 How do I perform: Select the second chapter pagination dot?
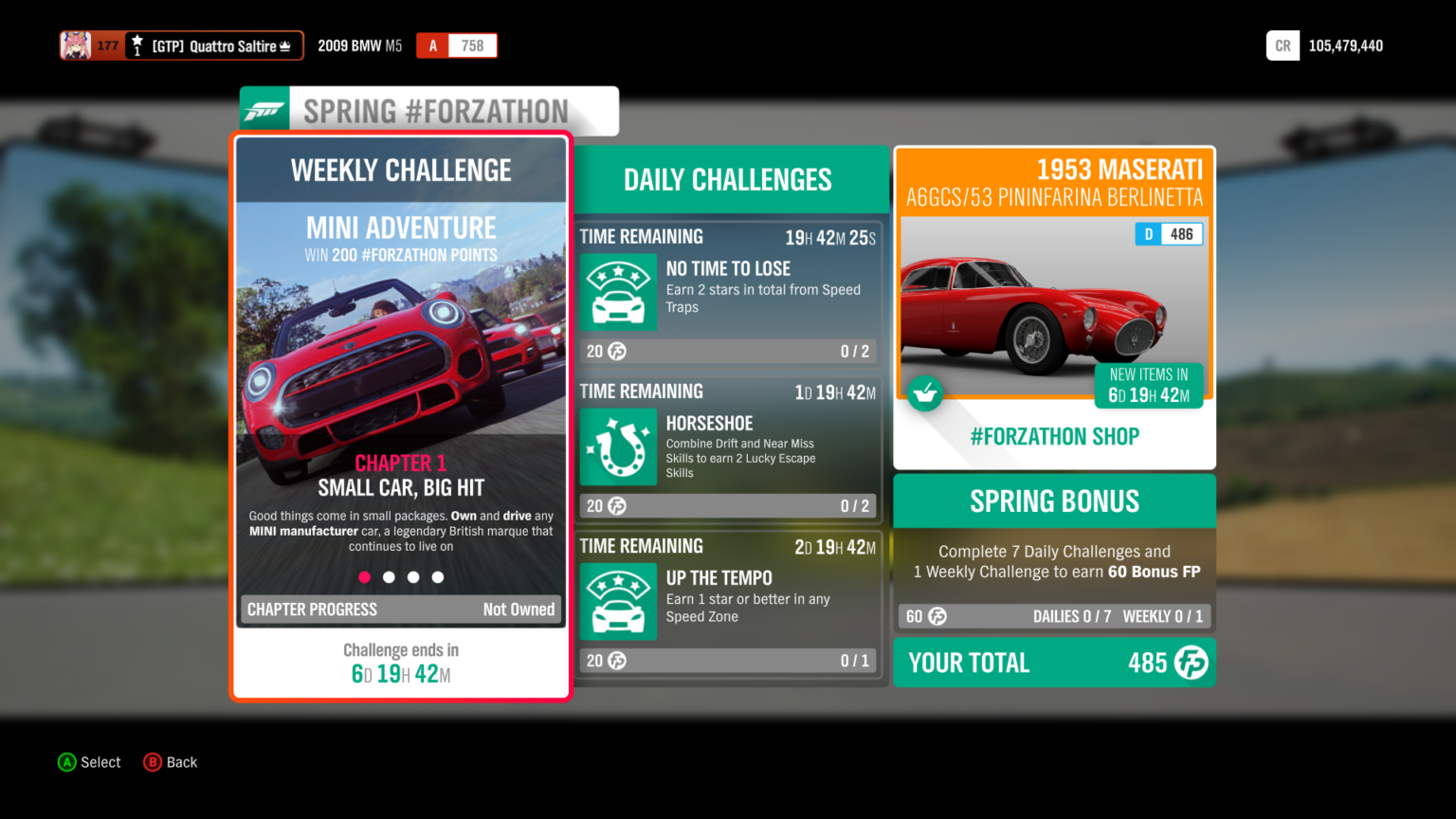point(389,576)
